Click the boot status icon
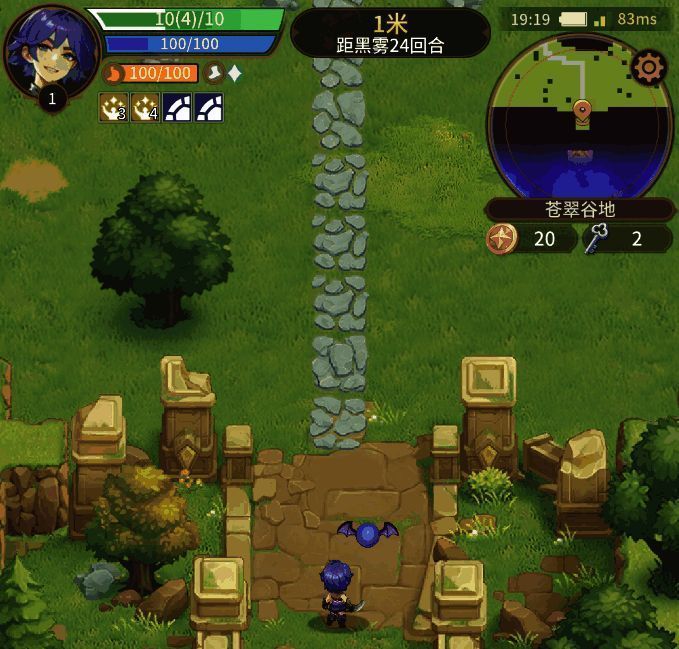 tap(214, 73)
